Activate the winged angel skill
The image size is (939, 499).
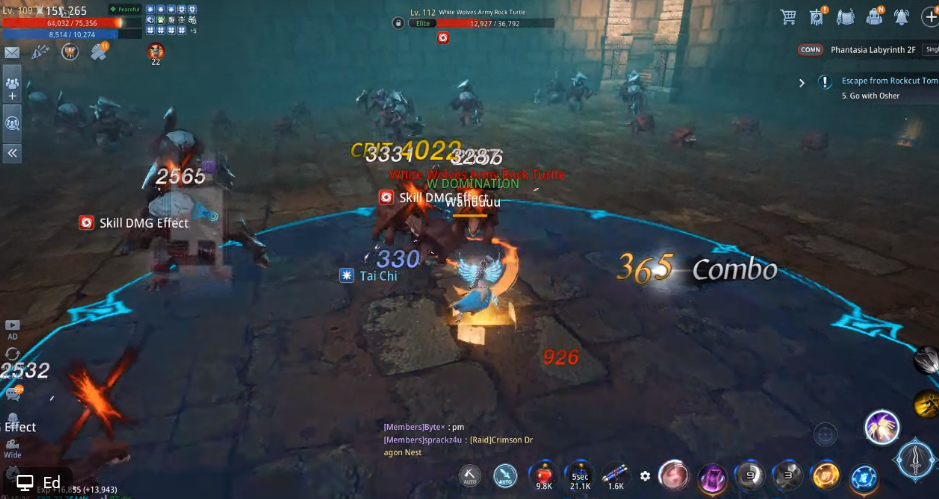[881, 427]
